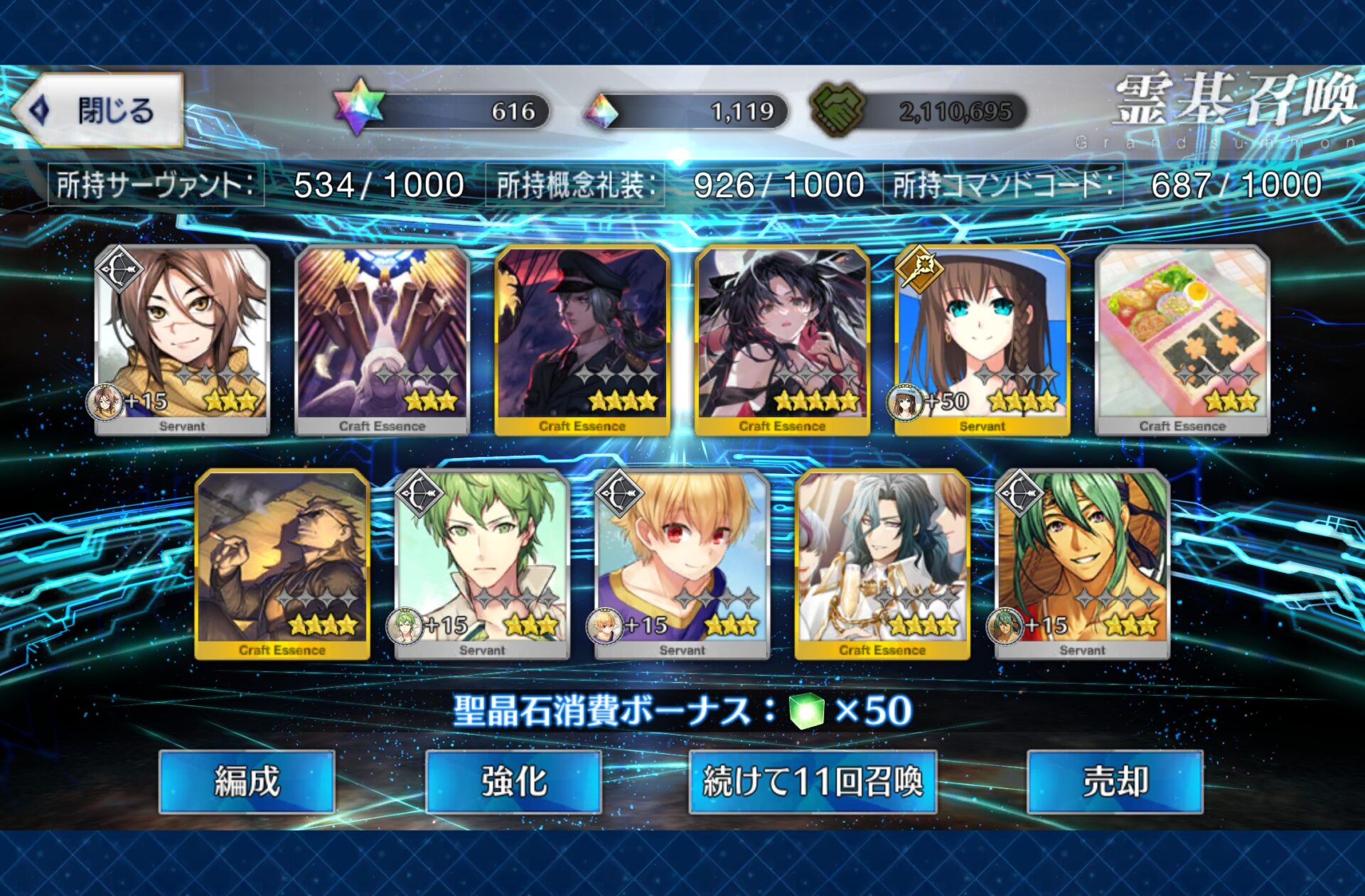The width and height of the screenshot is (1365, 896).
Task: Pick the green-haired archer with white collar
Action: point(482,564)
